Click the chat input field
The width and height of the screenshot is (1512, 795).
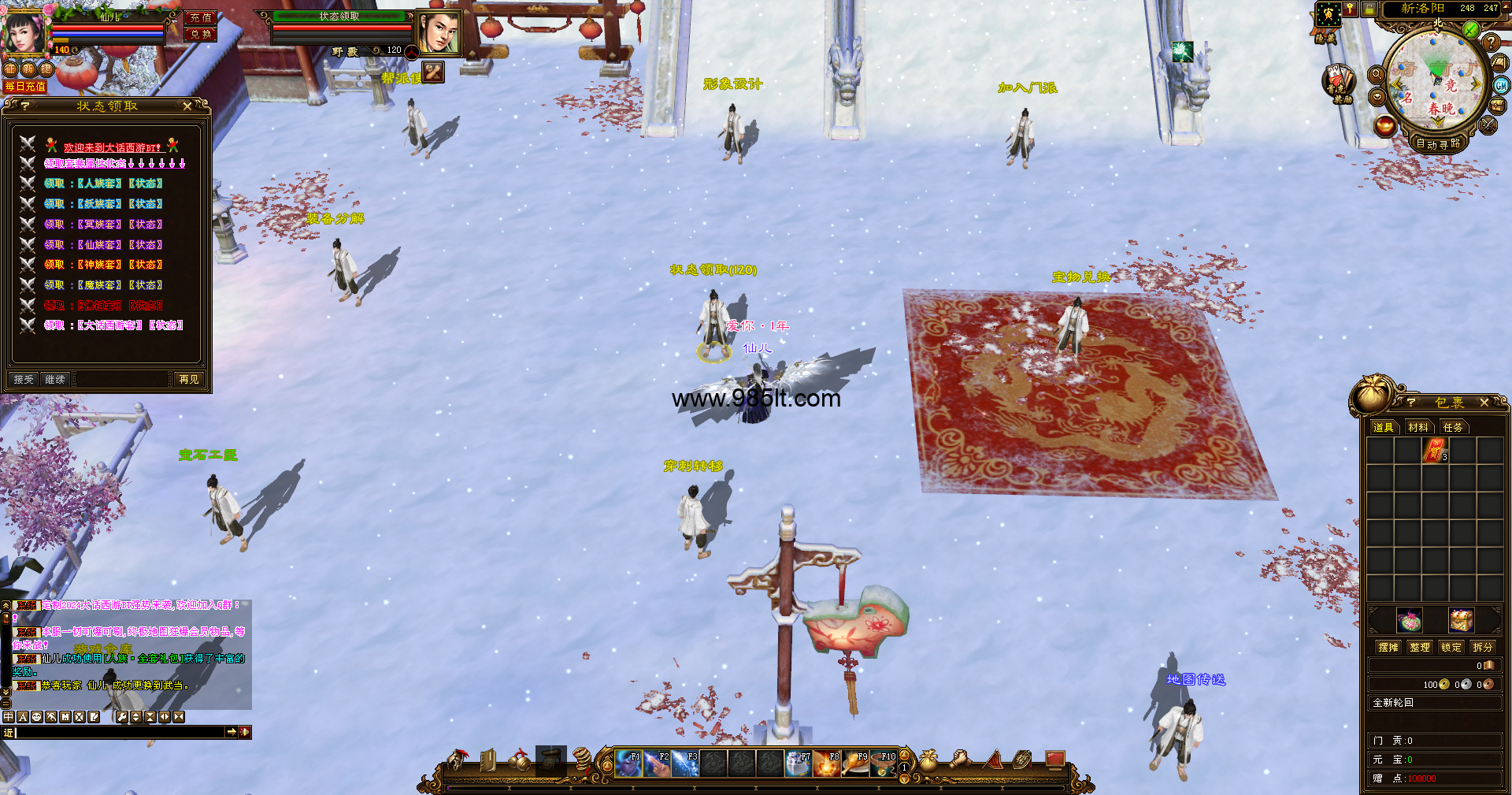pos(120,733)
